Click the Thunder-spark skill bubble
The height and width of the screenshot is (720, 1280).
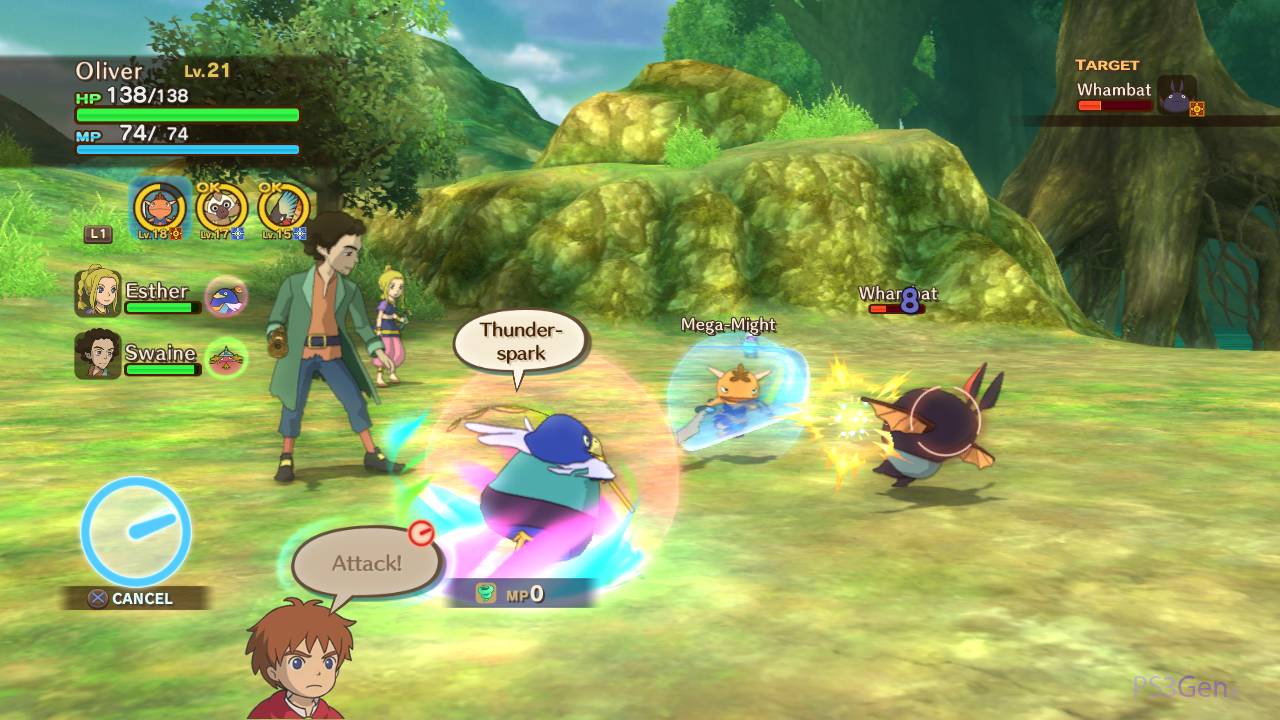click(x=519, y=342)
